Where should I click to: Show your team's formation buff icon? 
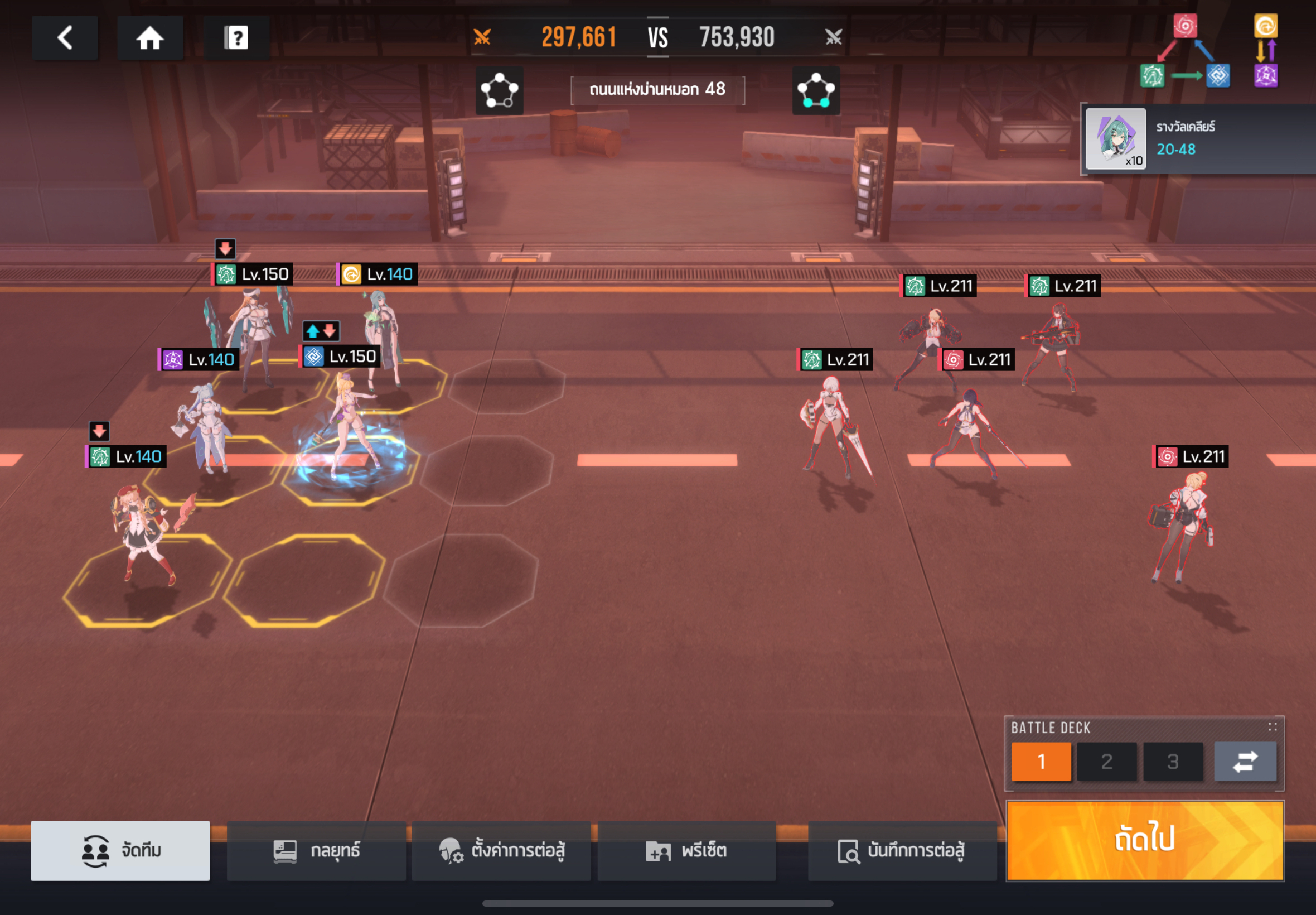click(x=499, y=90)
